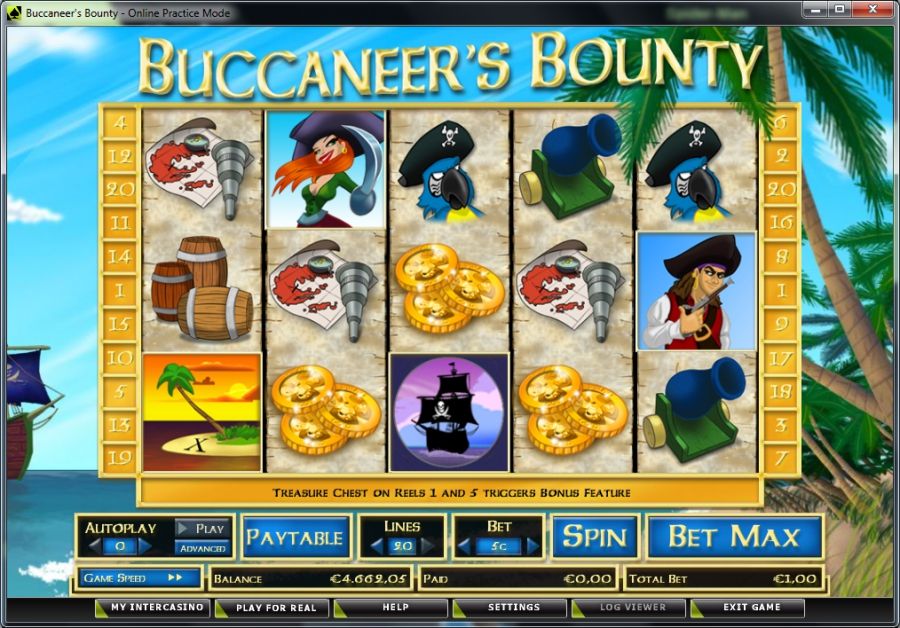Raise the bet amount per line
This screenshot has width=900, height=628.
point(533,546)
